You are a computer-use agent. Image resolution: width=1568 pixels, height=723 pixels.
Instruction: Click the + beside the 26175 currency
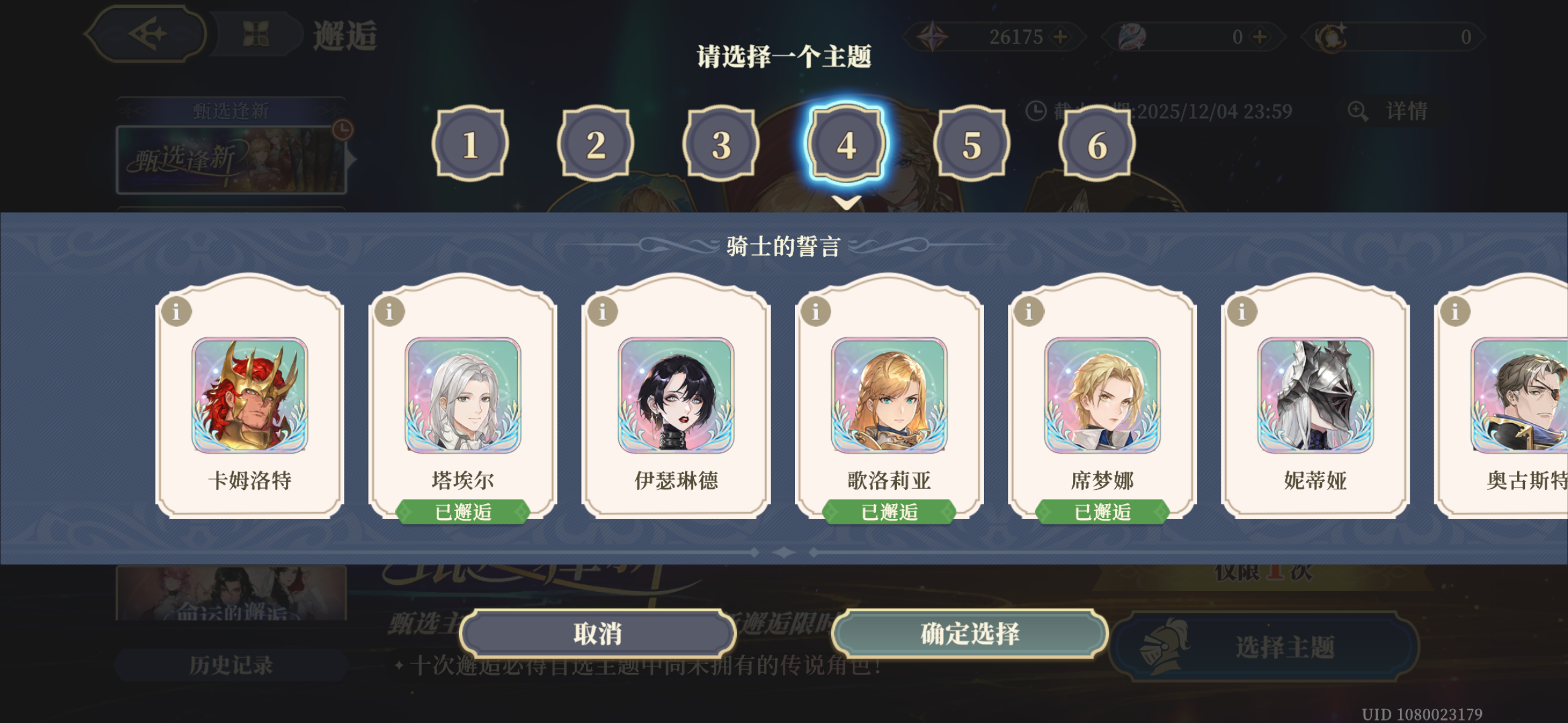coord(1061,37)
